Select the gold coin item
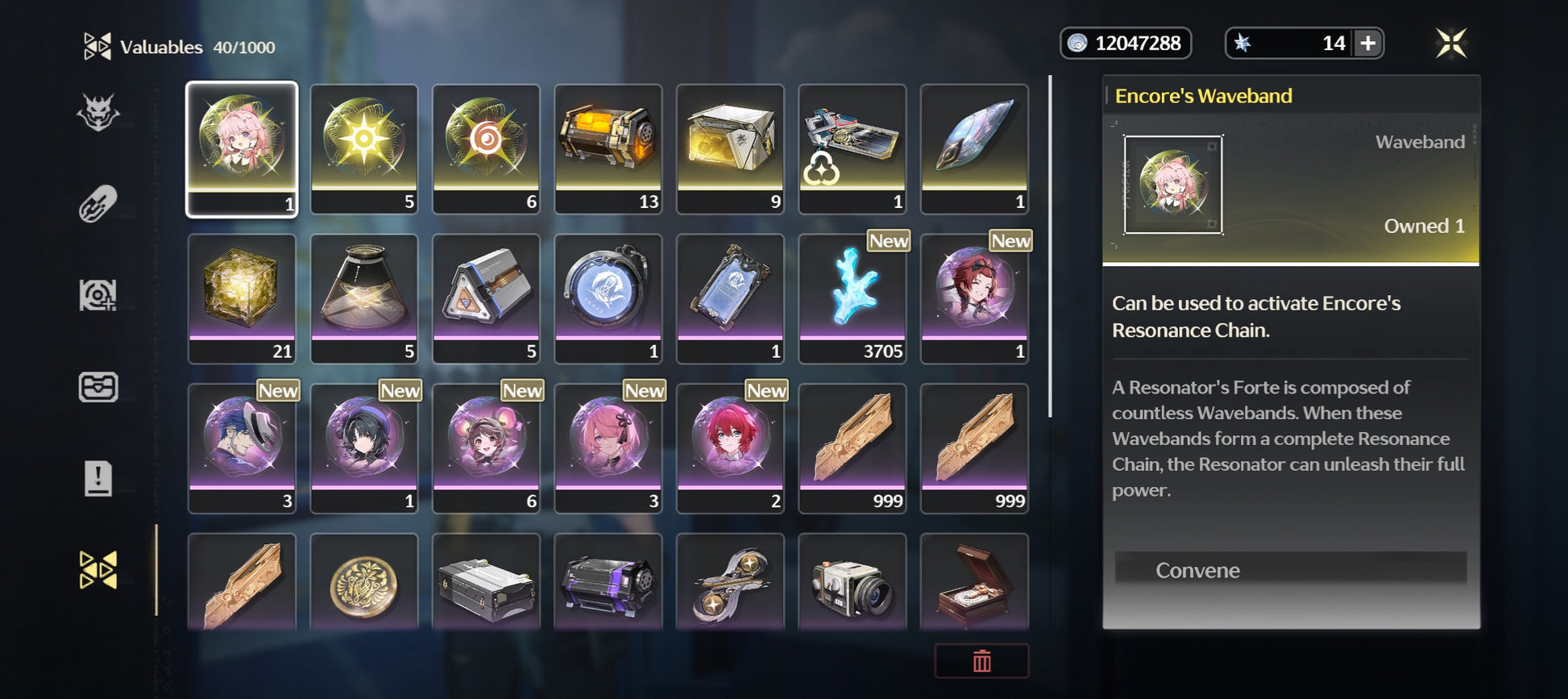 (x=364, y=584)
